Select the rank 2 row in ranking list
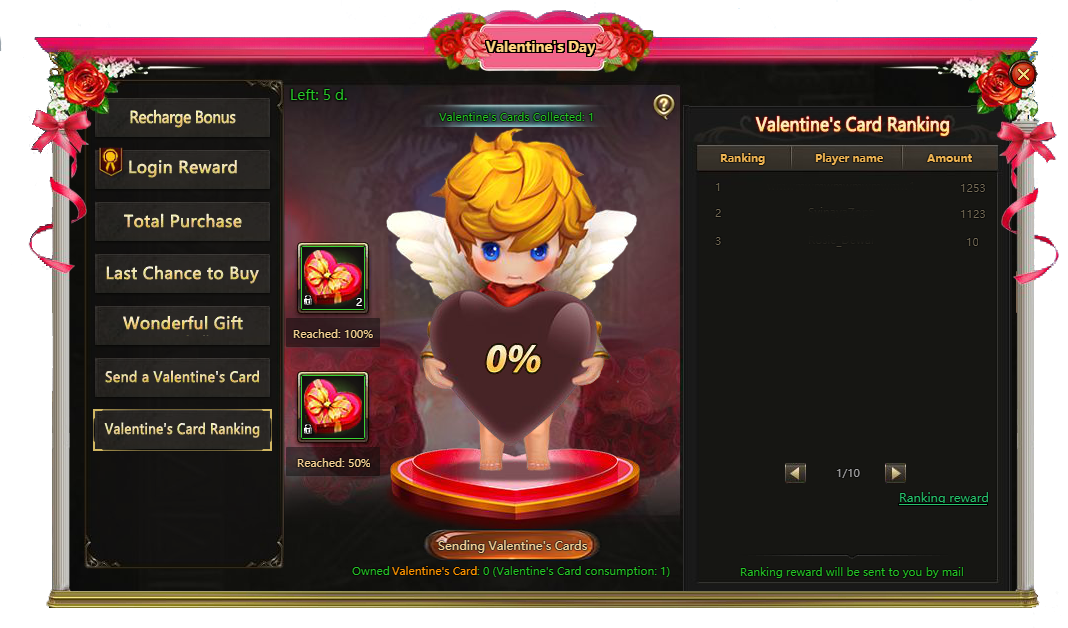 [846, 213]
